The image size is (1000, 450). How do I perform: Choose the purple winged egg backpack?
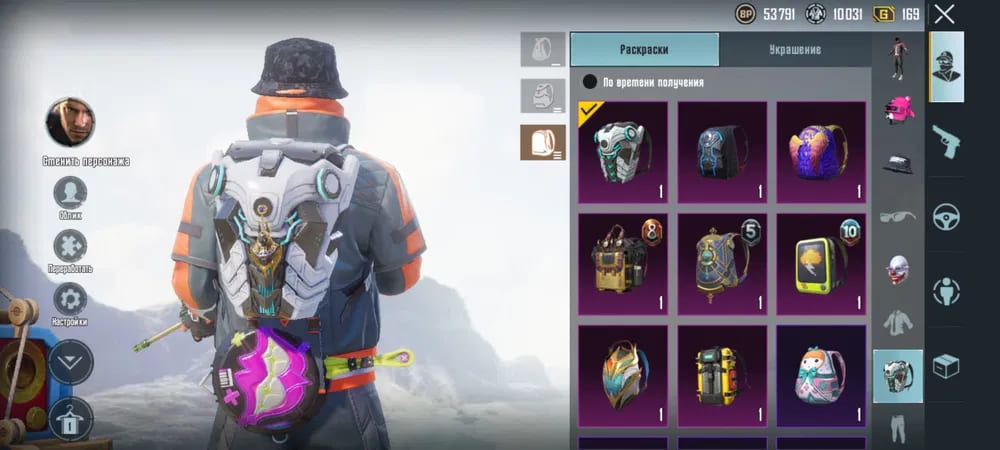point(821,152)
